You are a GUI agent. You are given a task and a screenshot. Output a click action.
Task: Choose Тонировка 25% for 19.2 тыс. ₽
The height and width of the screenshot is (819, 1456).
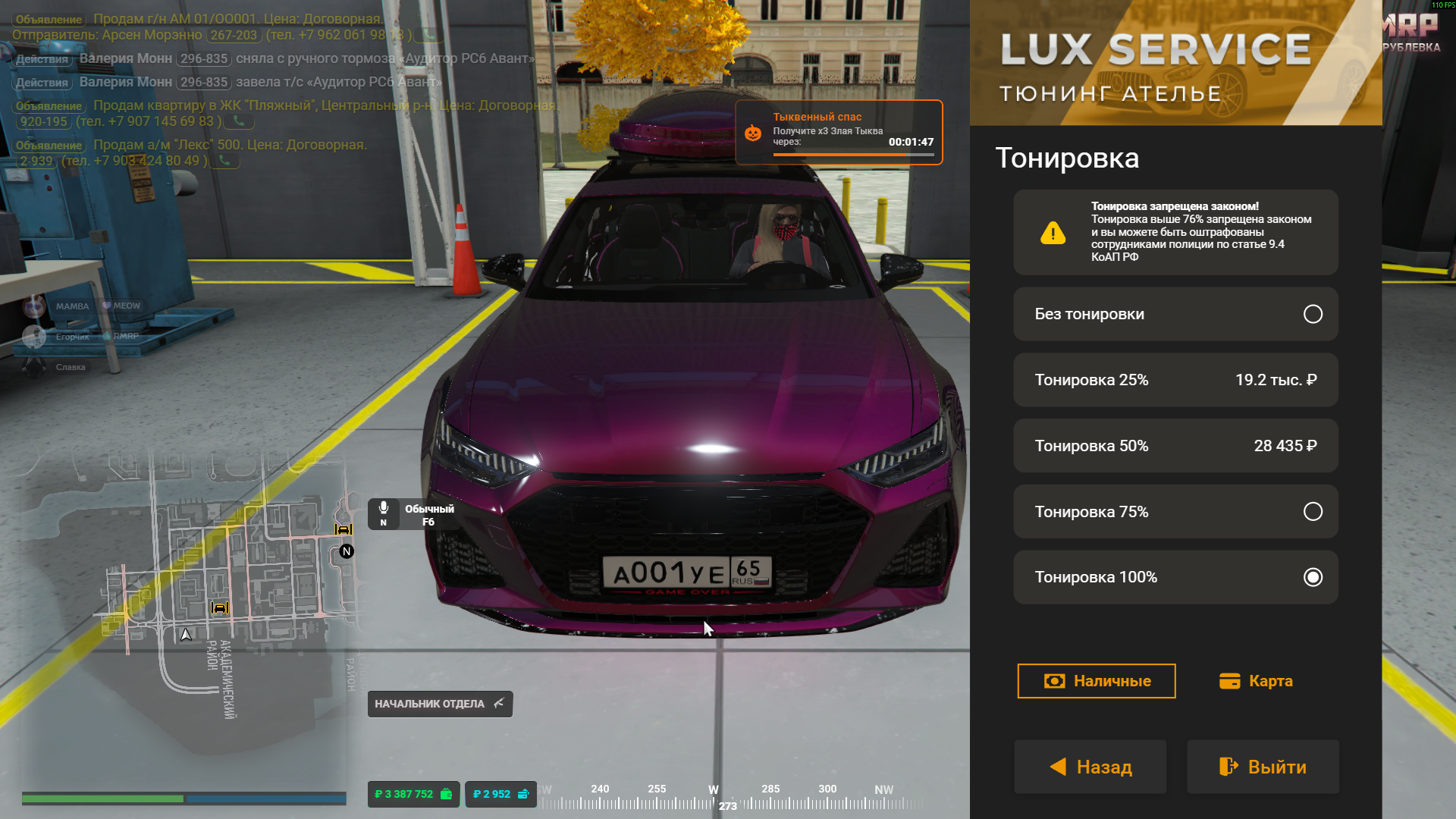tap(1175, 380)
